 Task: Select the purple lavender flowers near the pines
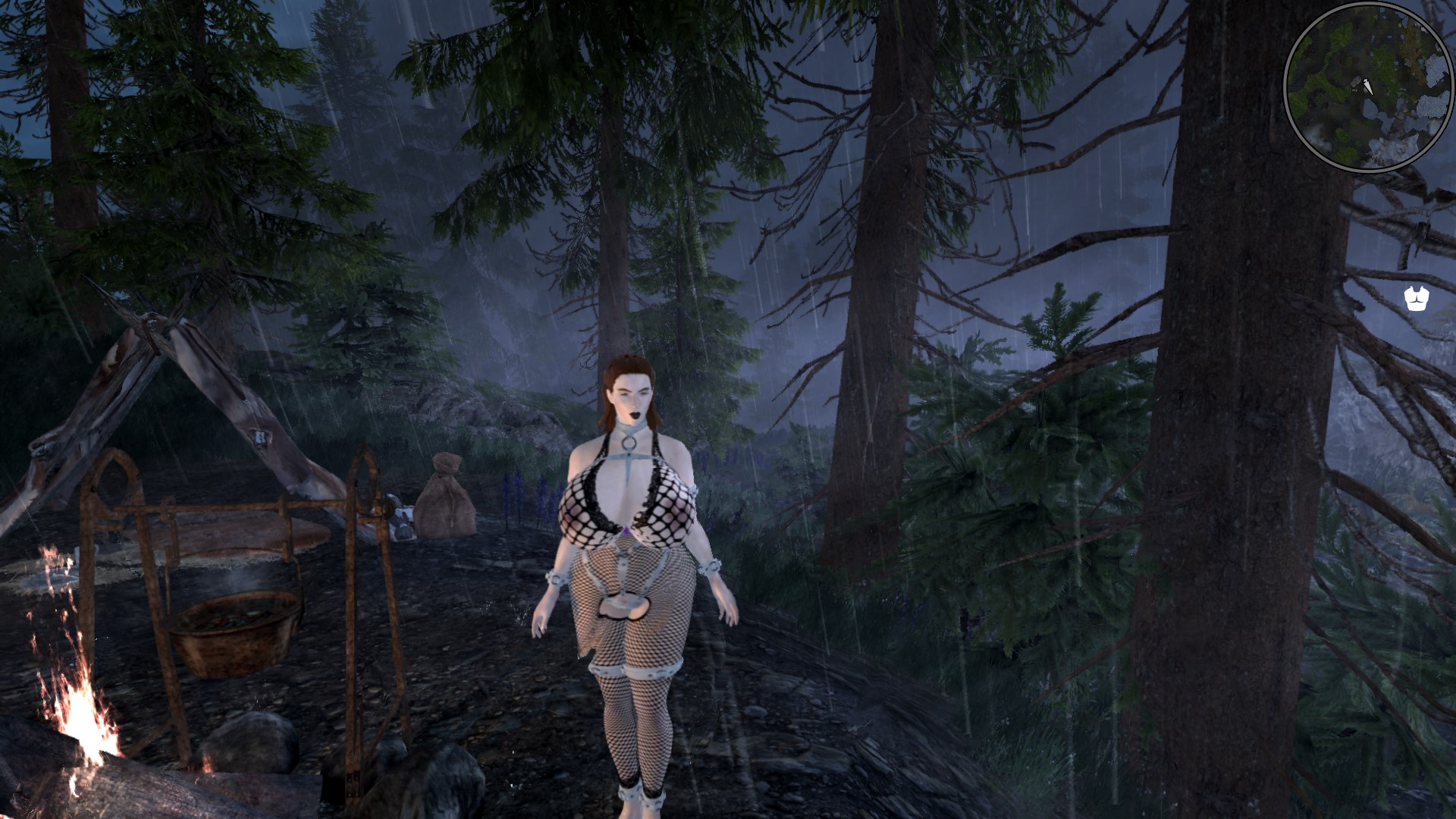pyautogui.click(x=520, y=489)
